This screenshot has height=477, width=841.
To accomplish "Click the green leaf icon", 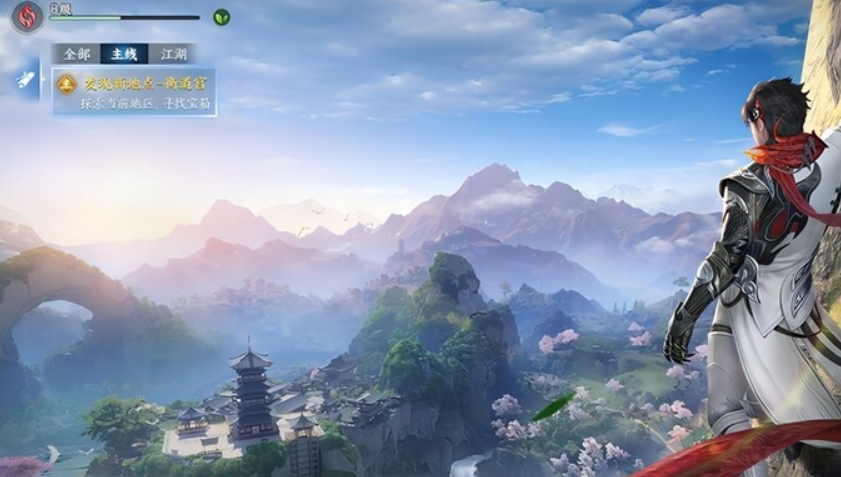I will point(221,17).
